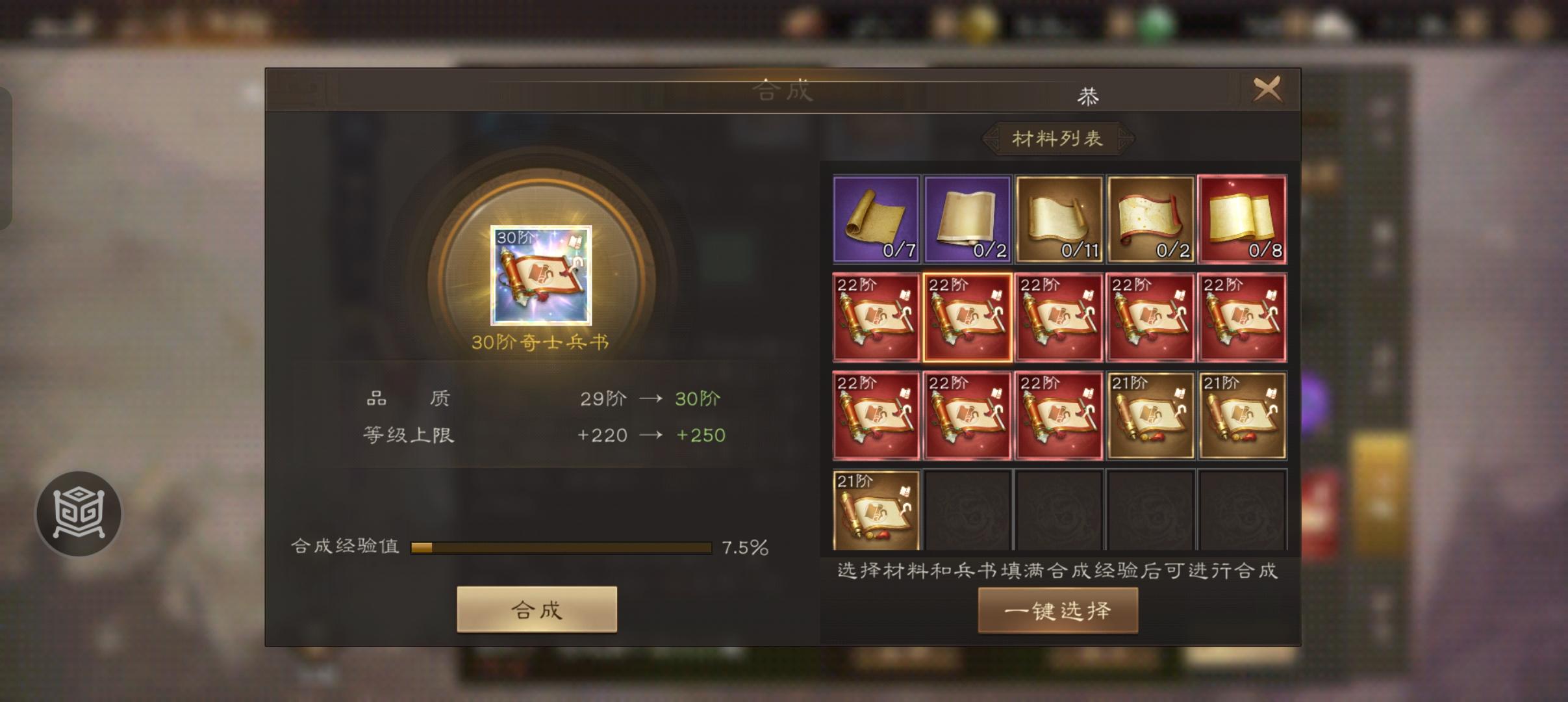Expand the 材料列表 header panel
This screenshot has width=1568, height=702.
tap(1059, 136)
